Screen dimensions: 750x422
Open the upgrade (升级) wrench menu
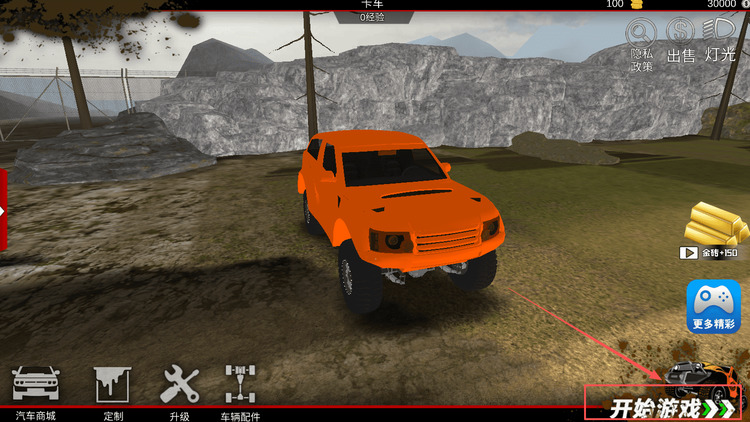[180, 390]
